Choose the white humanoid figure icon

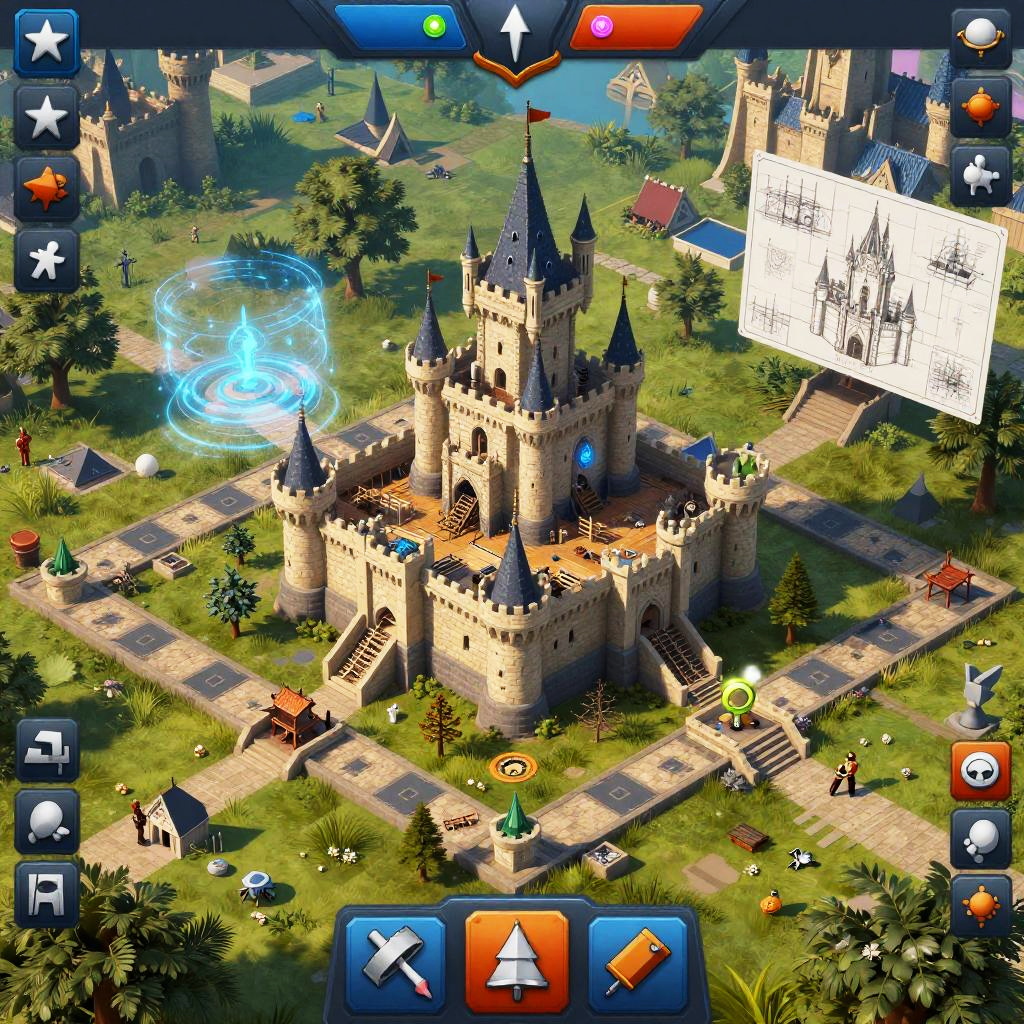click(x=46, y=261)
